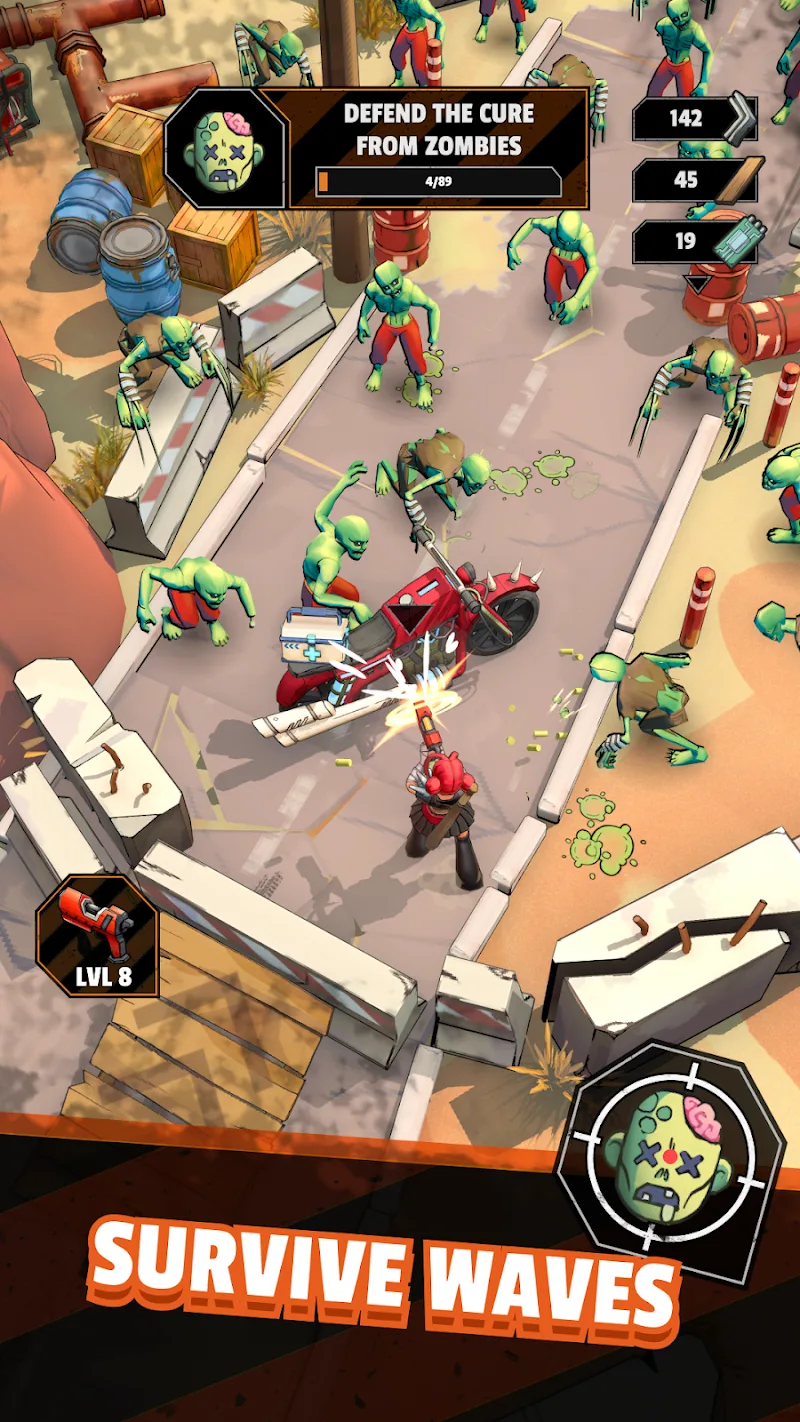Tap the LVL 8 red gun weapon icon
800x1422 pixels.
click(98, 937)
